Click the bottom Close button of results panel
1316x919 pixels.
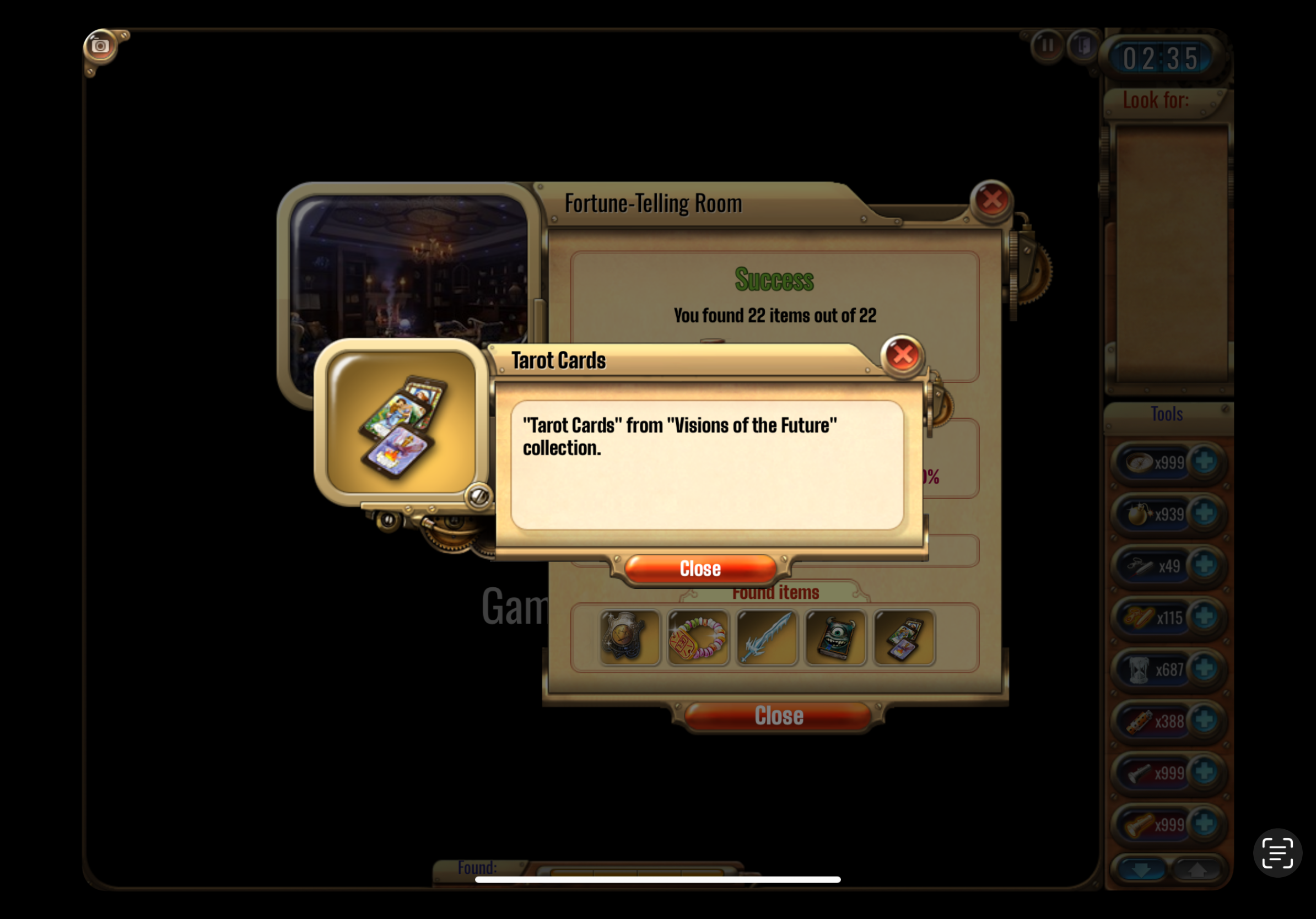pos(778,716)
